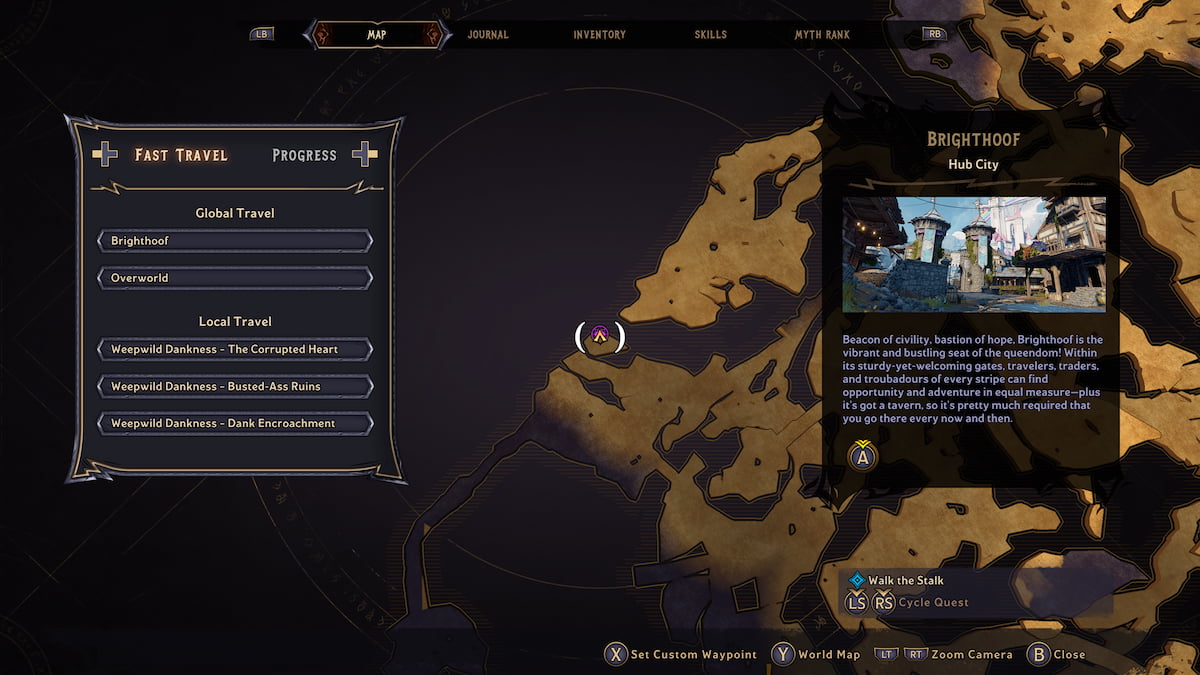Open the Journal tab
Image resolution: width=1200 pixels, height=675 pixels.
click(488, 35)
